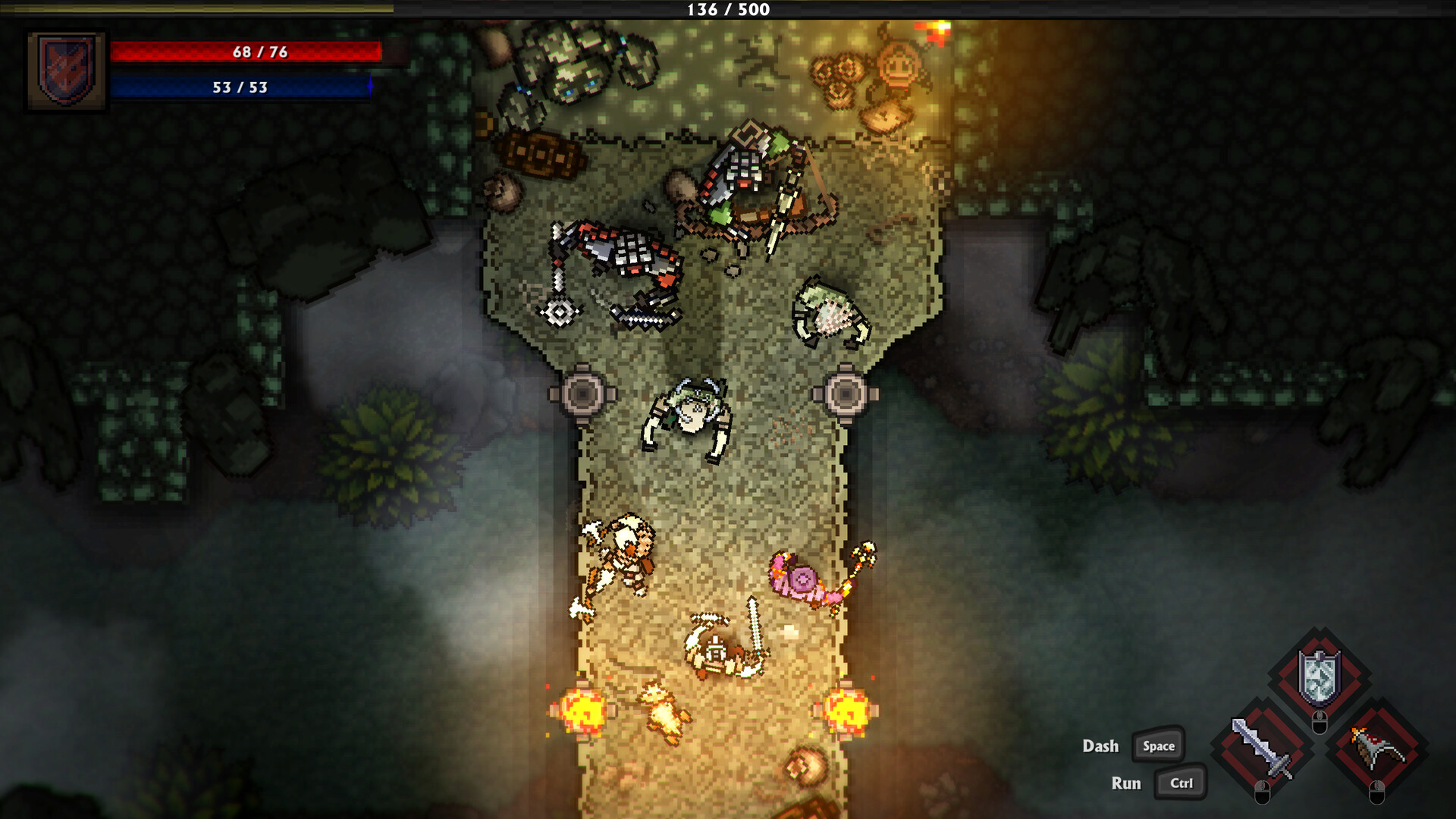The width and height of the screenshot is (1456, 819).
Task: Click the Space keybind for Dash
Action: coord(1159,746)
